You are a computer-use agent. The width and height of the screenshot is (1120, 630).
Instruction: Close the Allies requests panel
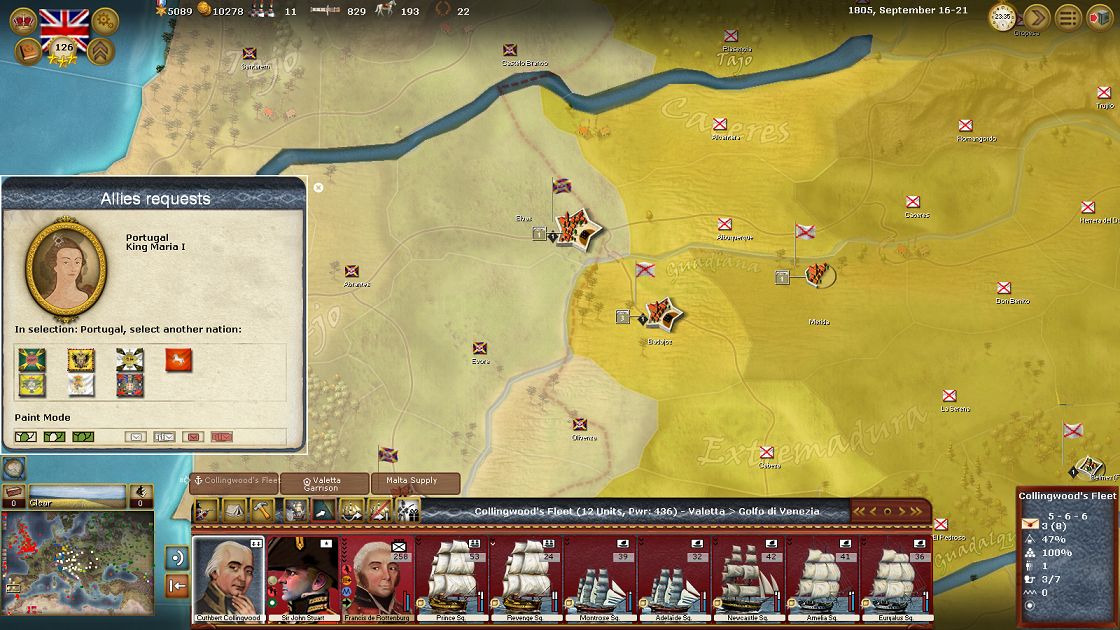(x=318, y=187)
